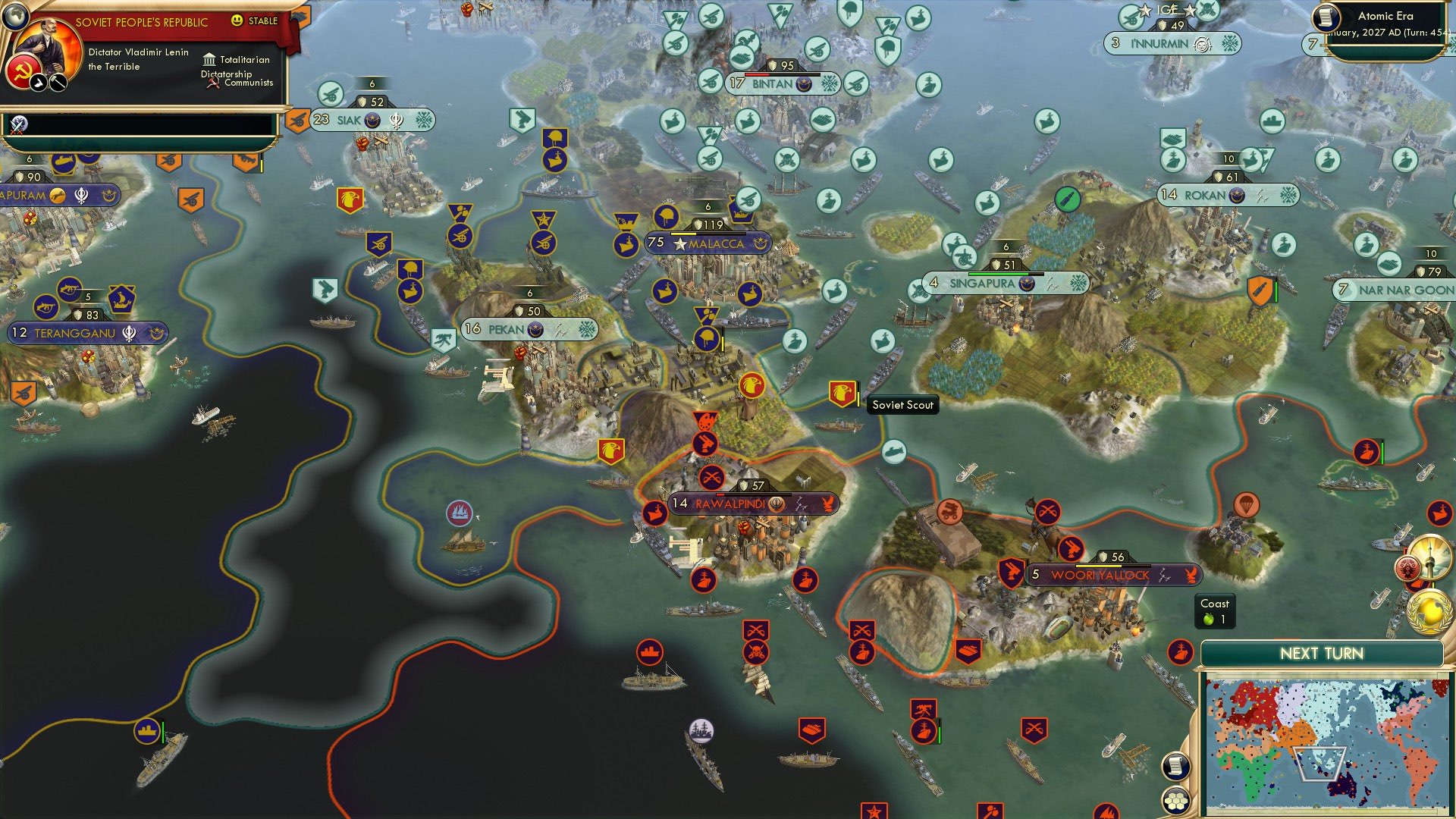This screenshot has width=1456, height=819.
Task: Open the Diplomacy overview gold globe icon
Action: pyautogui.click(x=1429, y=613)
